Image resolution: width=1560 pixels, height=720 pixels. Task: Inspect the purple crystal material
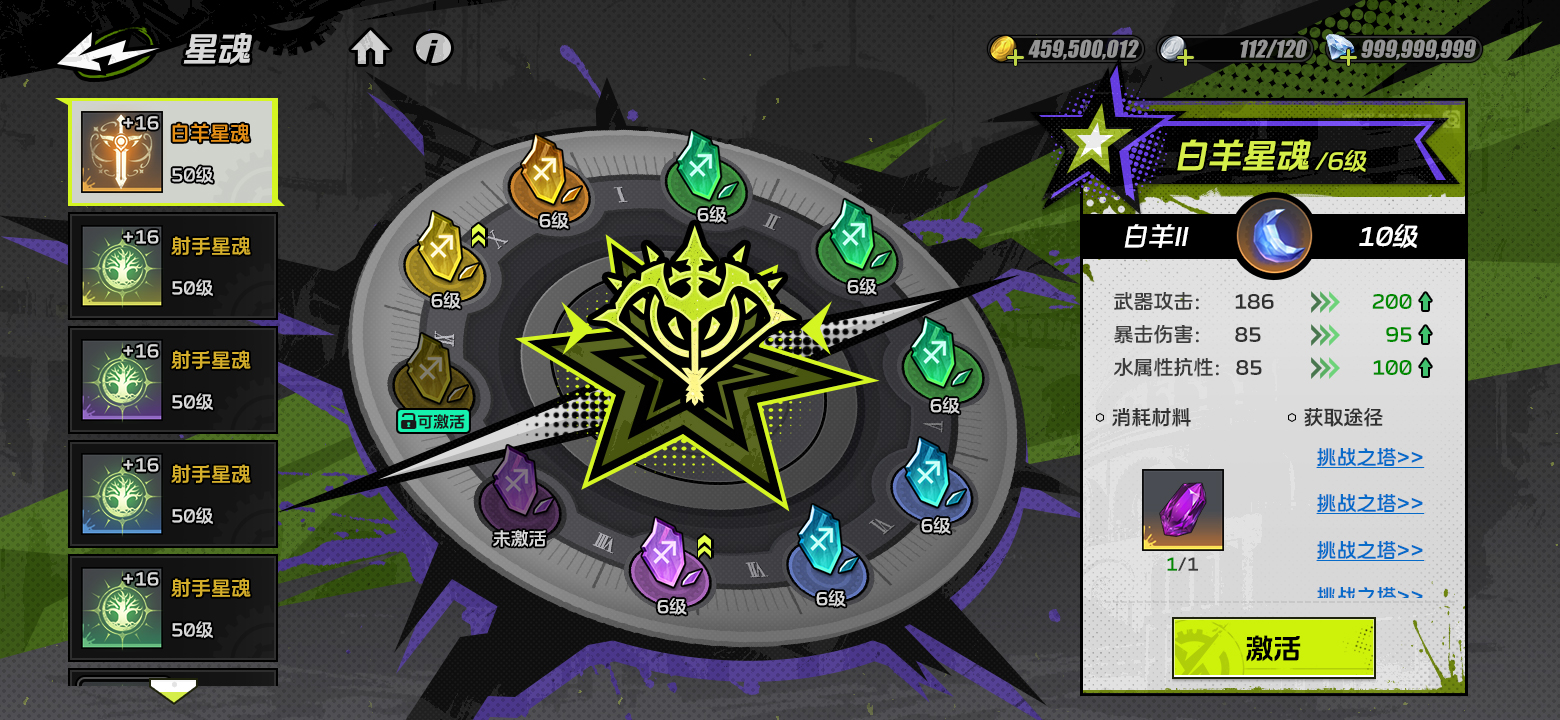pyautogui.click(x=1183, y=509)
